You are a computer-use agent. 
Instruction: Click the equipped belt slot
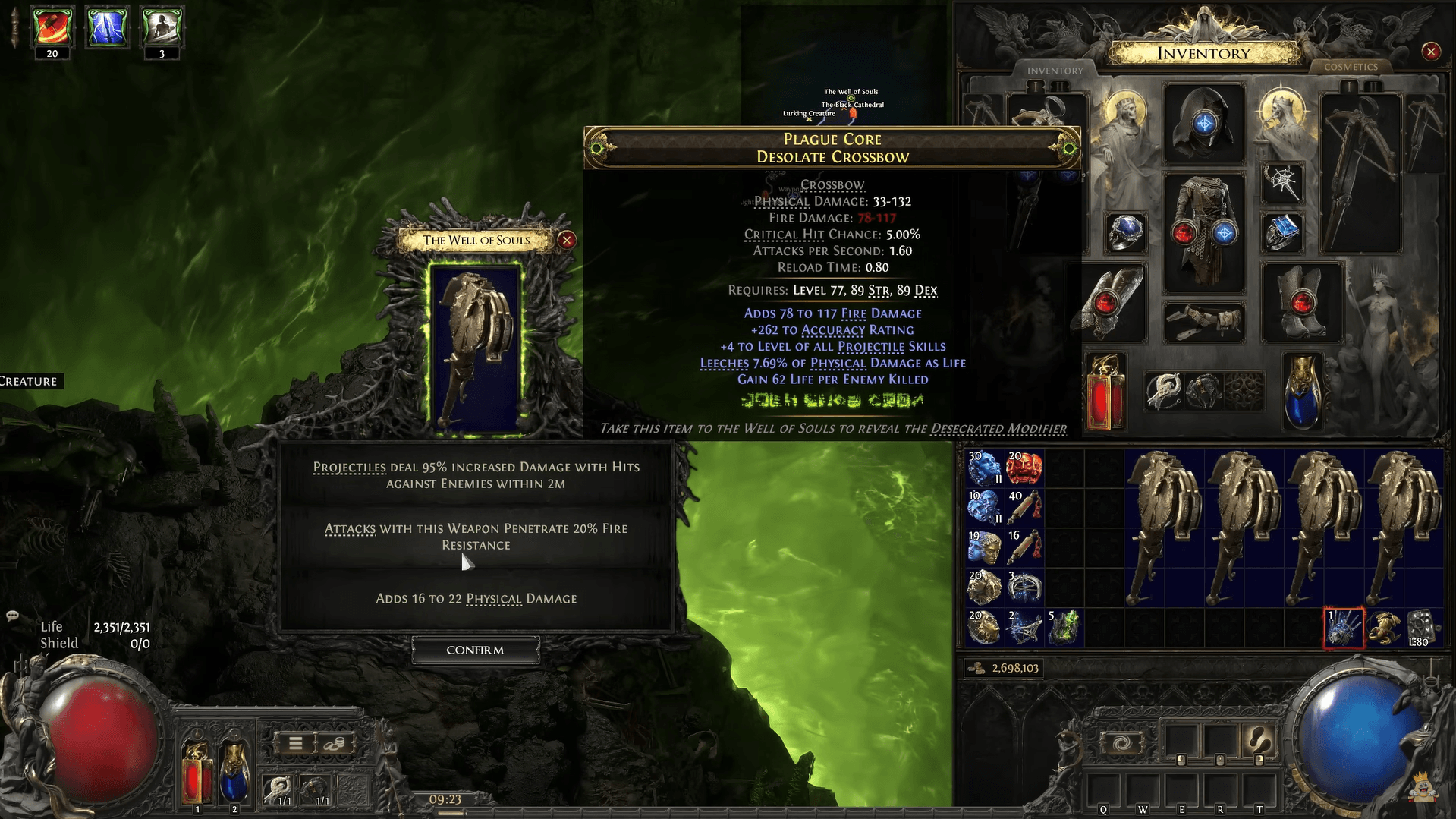tap(1204, 321)
